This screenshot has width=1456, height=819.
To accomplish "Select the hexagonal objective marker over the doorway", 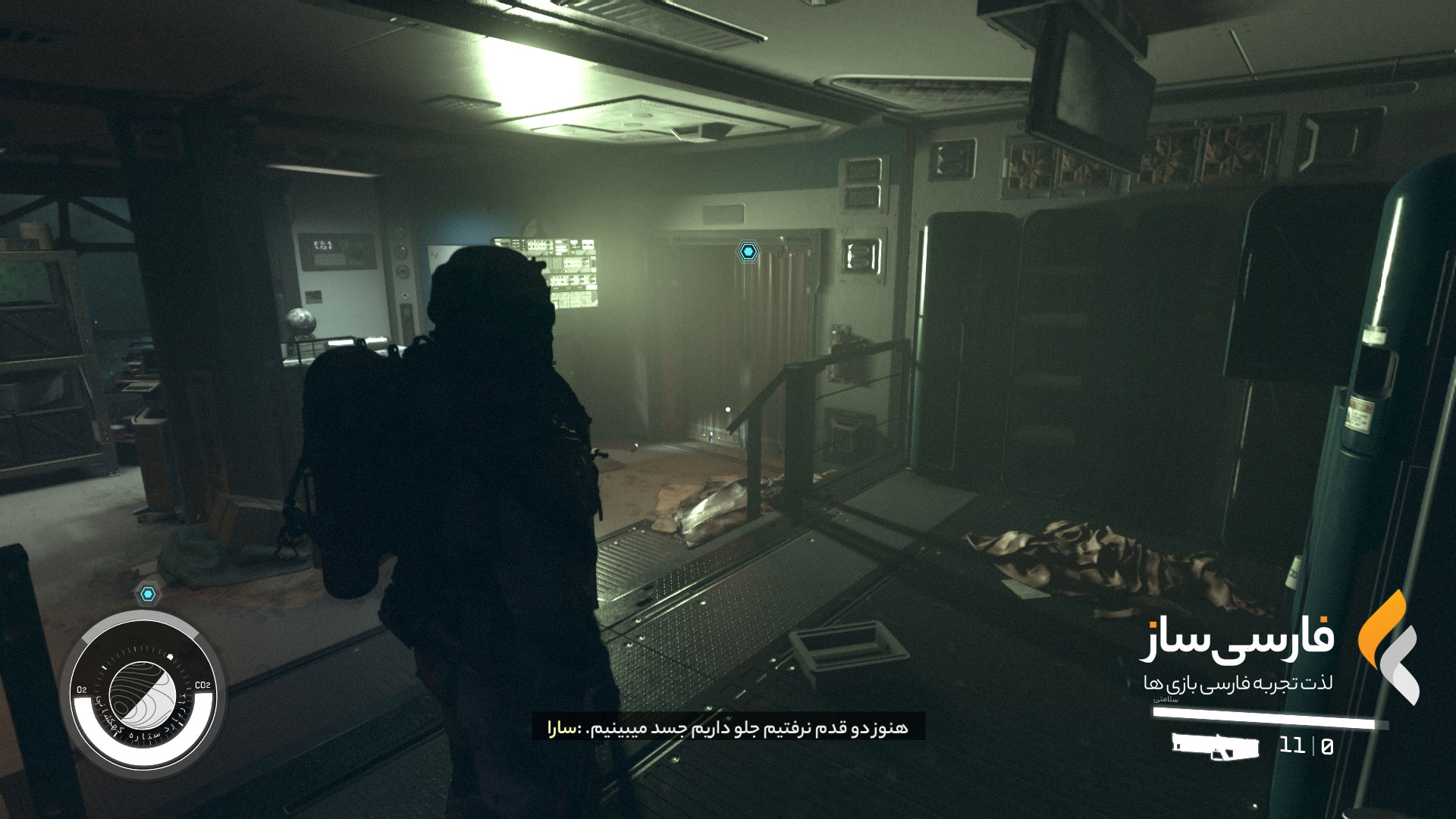I will pos(748,251).
